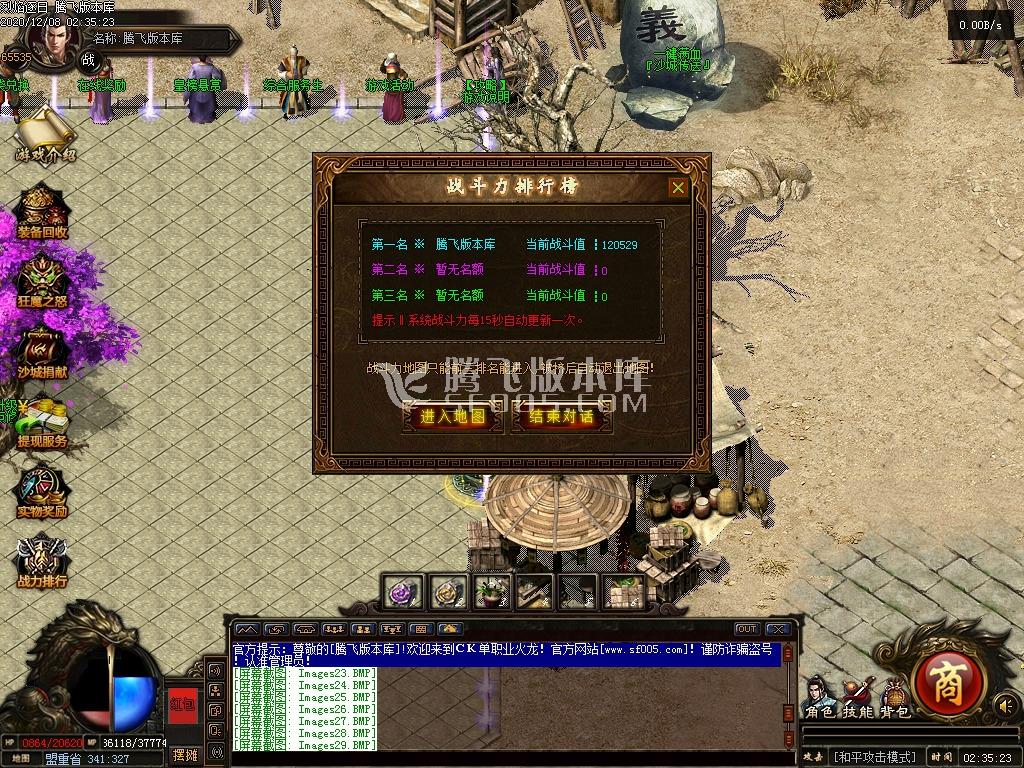The image size is (1024, 768).
Task: Open the 装备回收 equipment recycling menu
Action: point(42,211)
